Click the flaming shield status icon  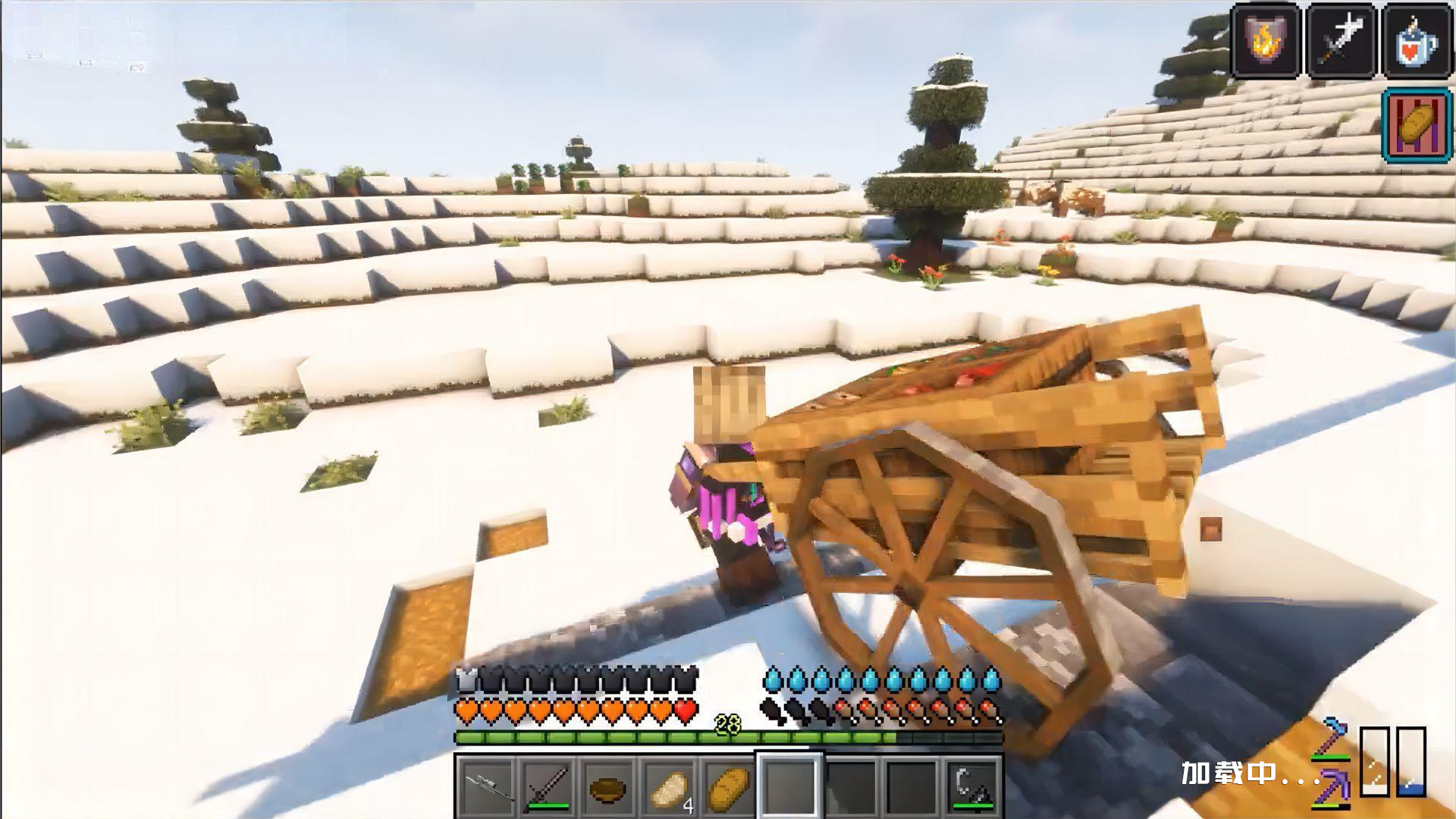tap(1266, 41)
